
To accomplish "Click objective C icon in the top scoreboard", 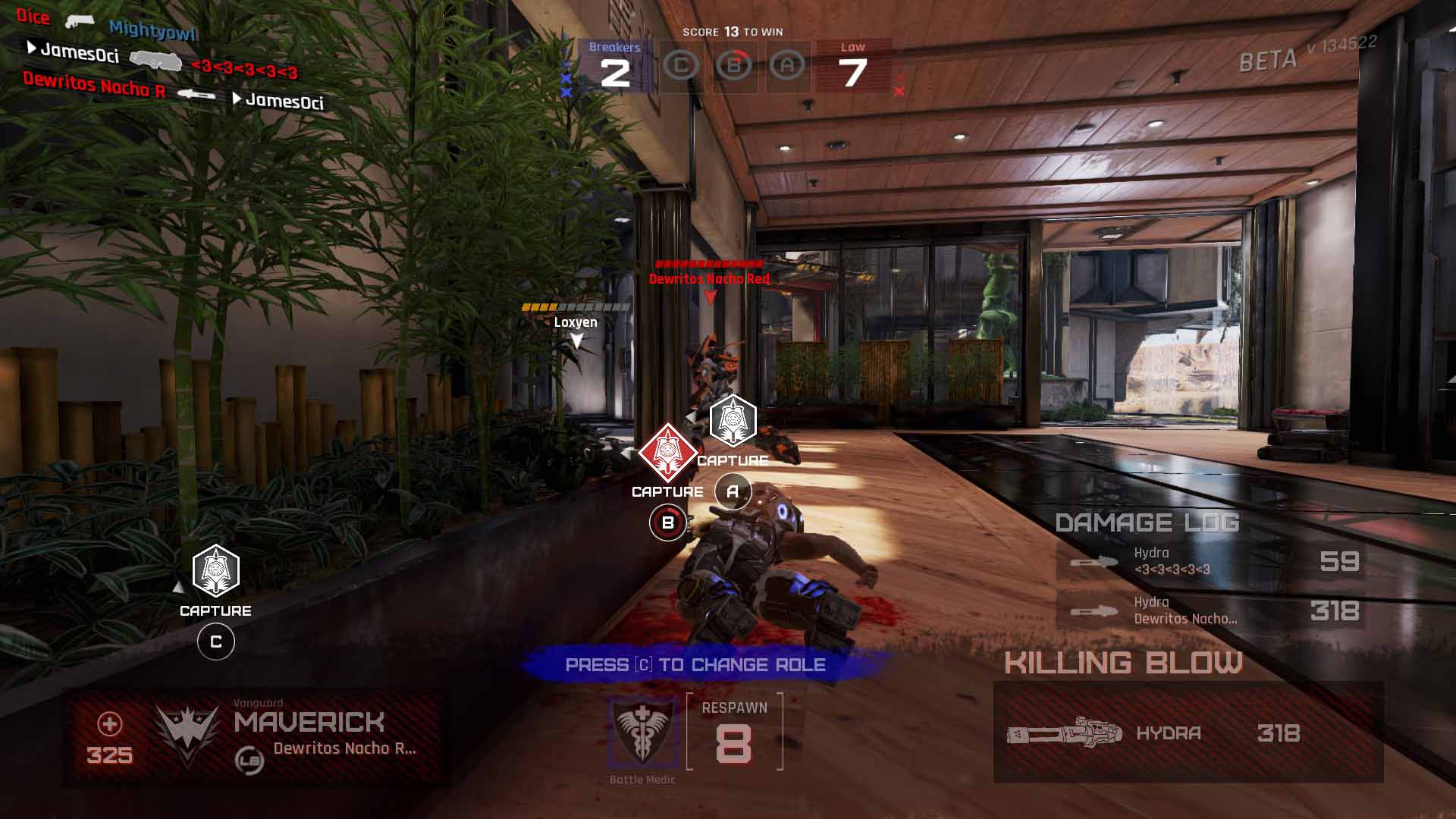I will pos(681,66).
